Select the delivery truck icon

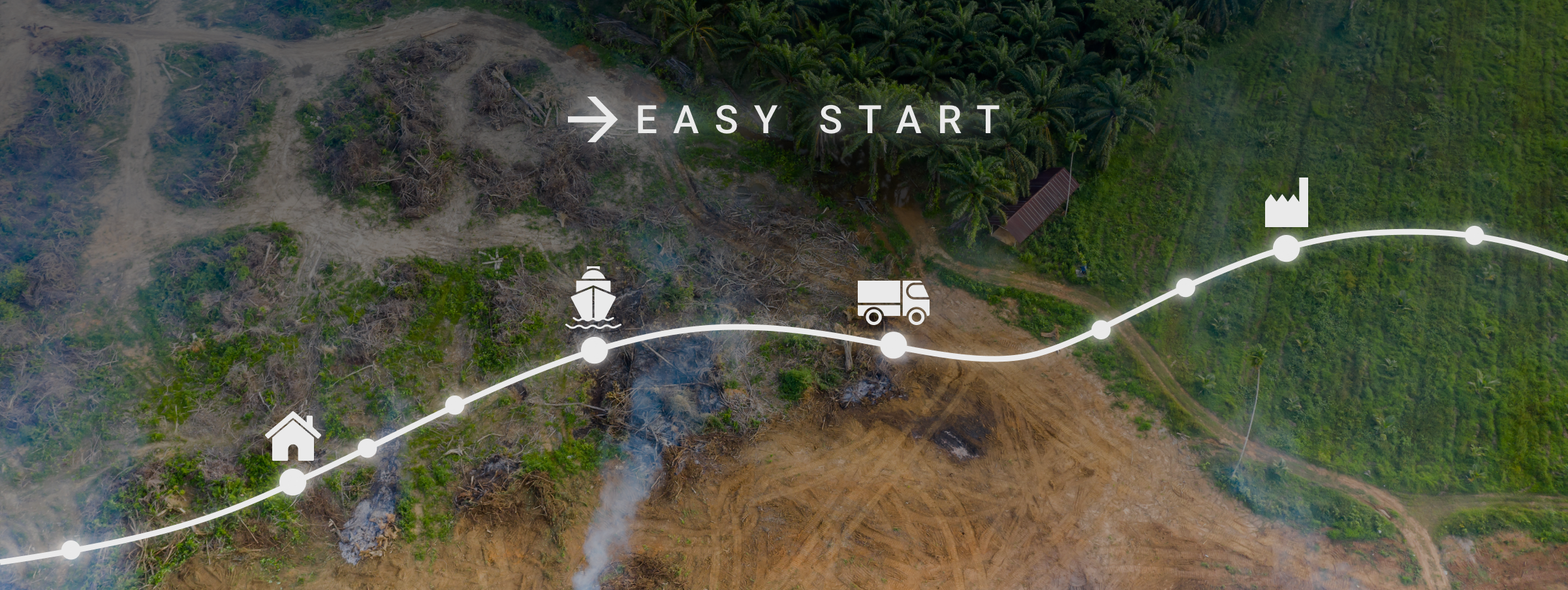893,302
